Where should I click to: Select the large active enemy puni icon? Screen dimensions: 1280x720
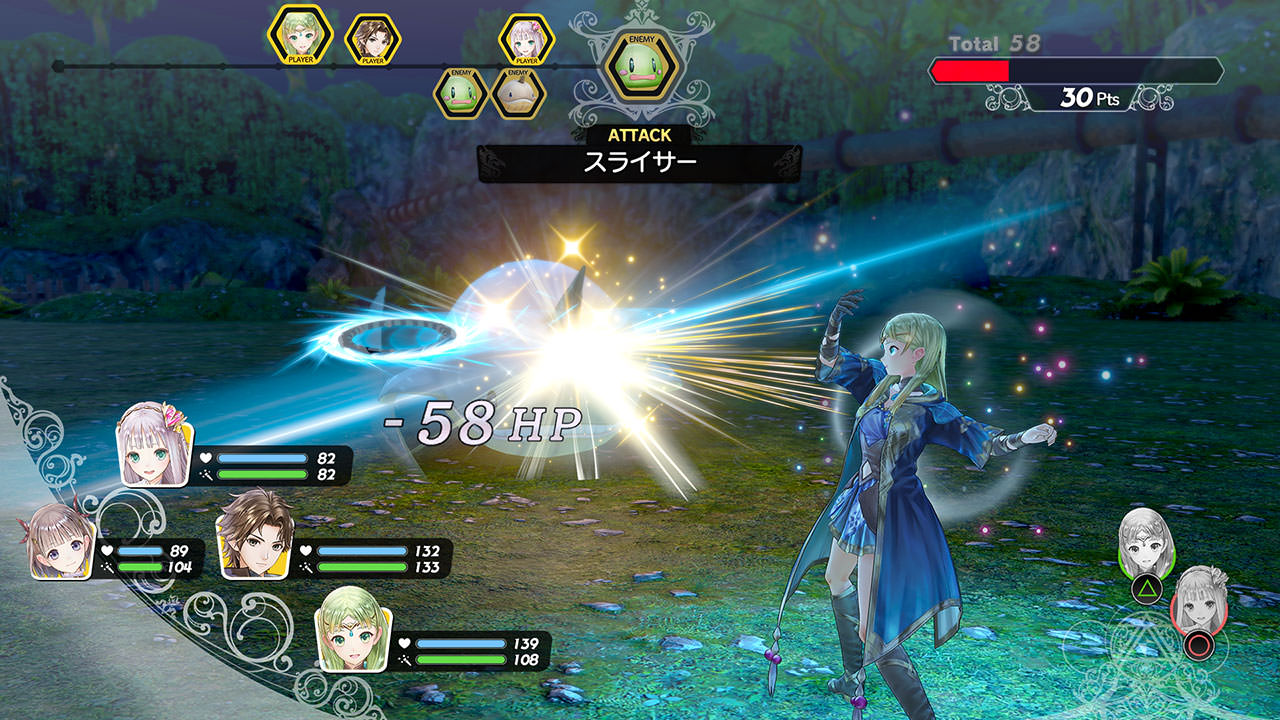641,65
